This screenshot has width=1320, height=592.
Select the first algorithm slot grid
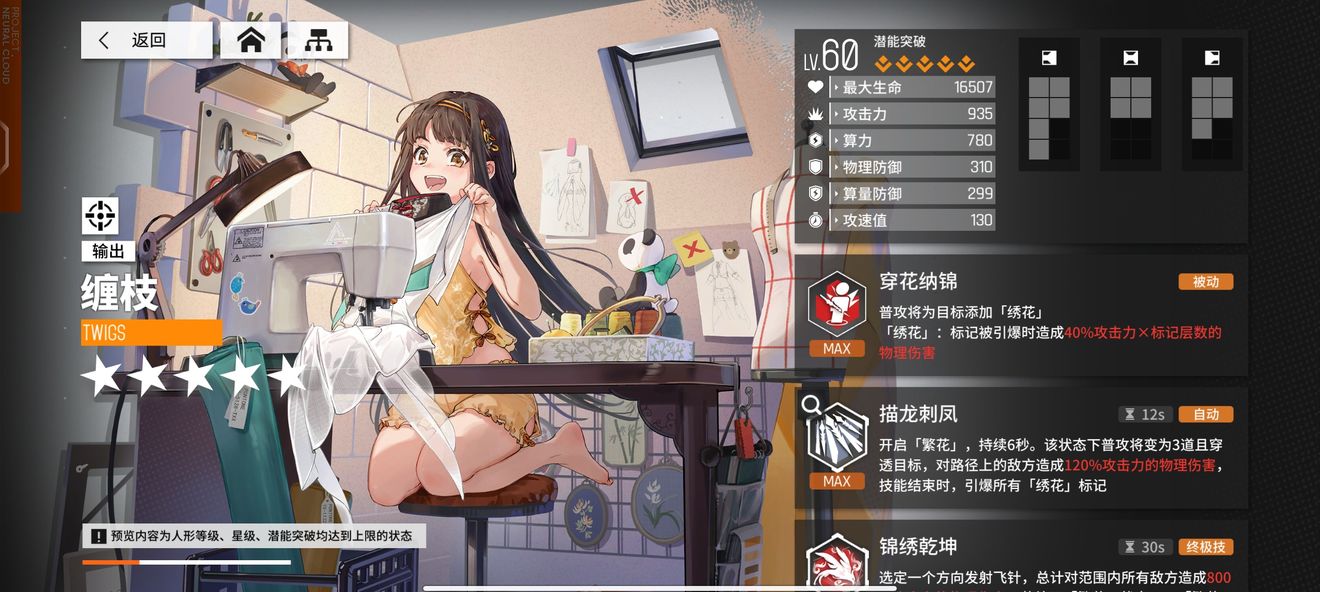[x=1049, y=105]
